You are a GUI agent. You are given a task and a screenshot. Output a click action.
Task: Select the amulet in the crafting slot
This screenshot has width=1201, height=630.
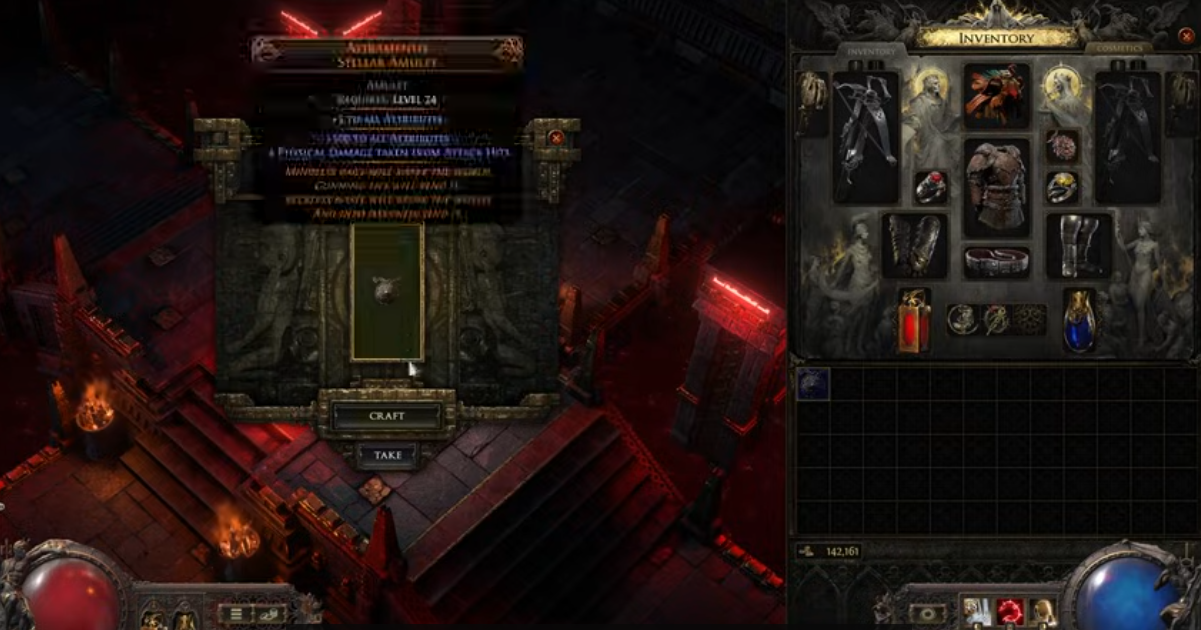(x=387, y=291)
